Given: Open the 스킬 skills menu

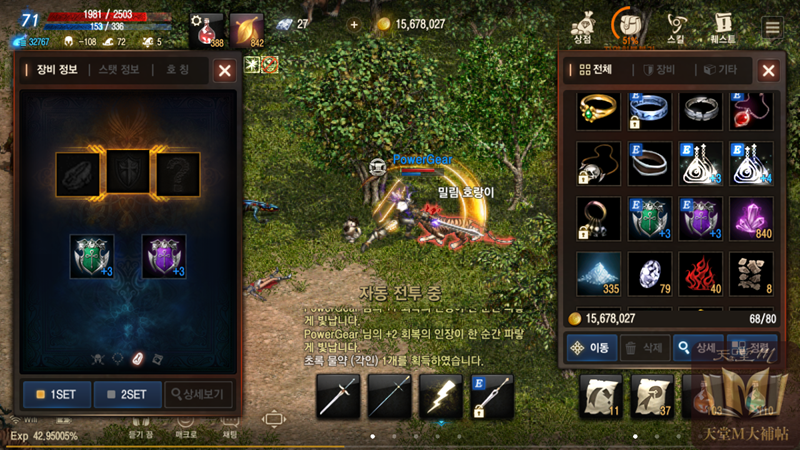Looking at the screenshot, I should tap(677, 26).
